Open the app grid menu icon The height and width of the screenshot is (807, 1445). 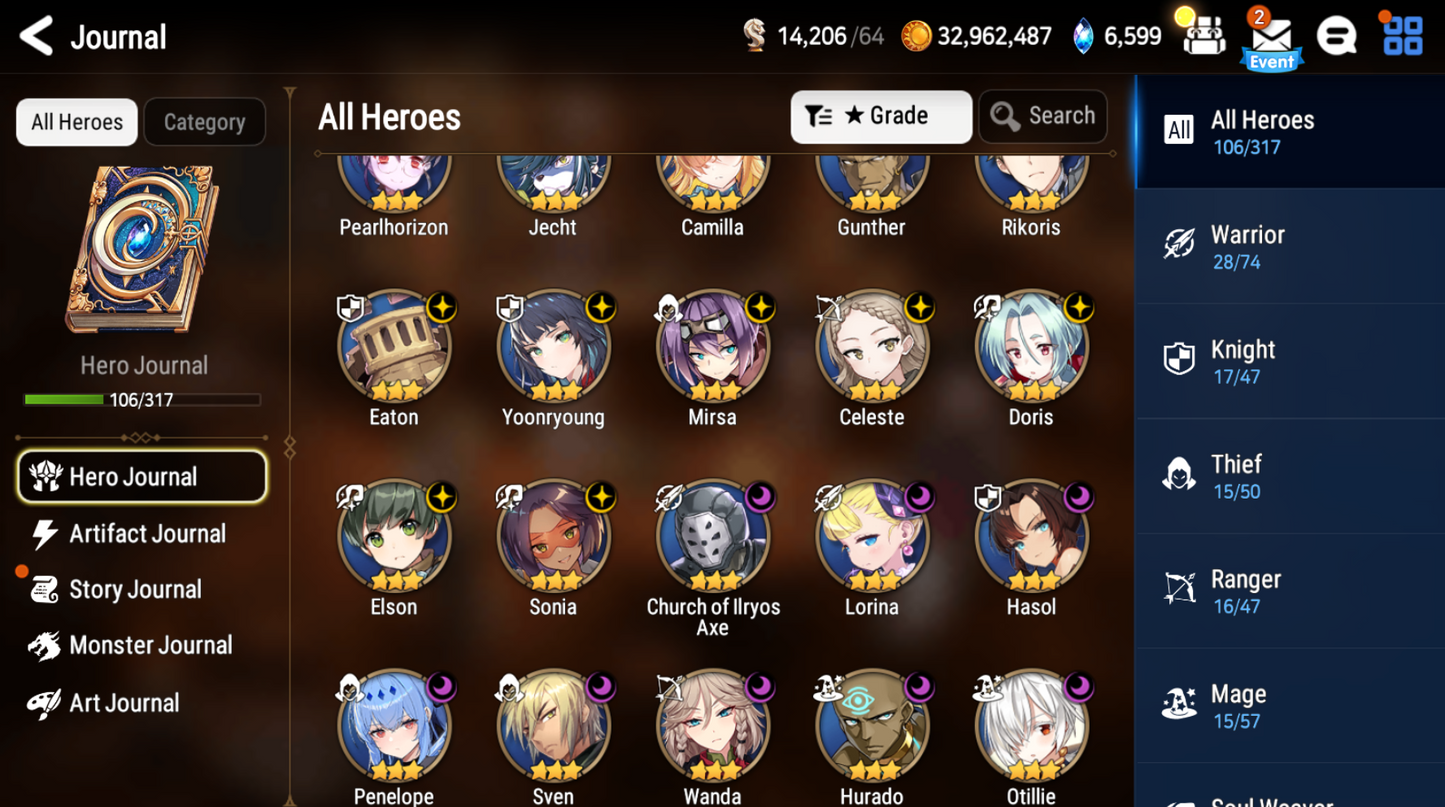click(1402, 36)
